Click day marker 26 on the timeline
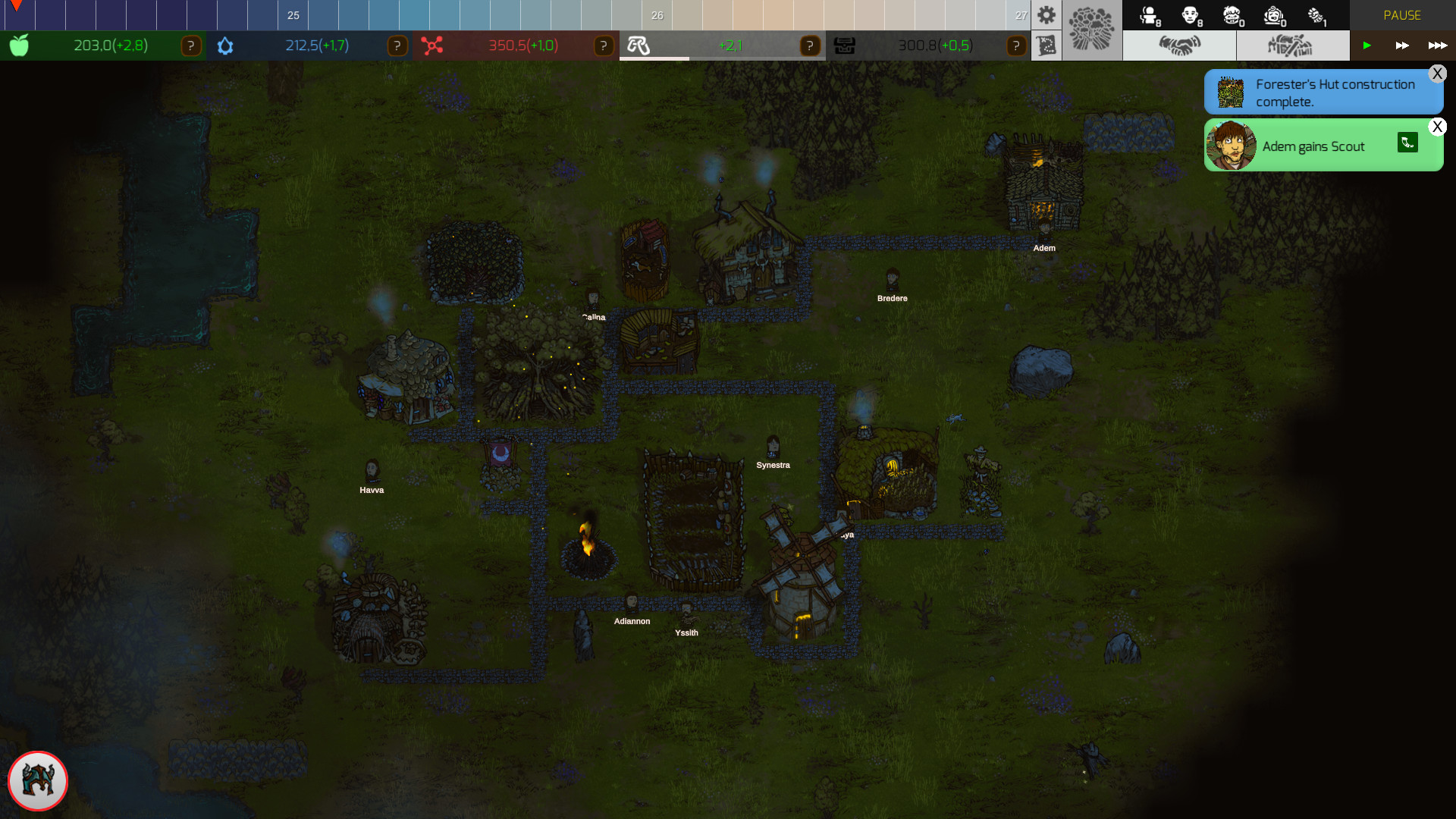 pos(657,15)
